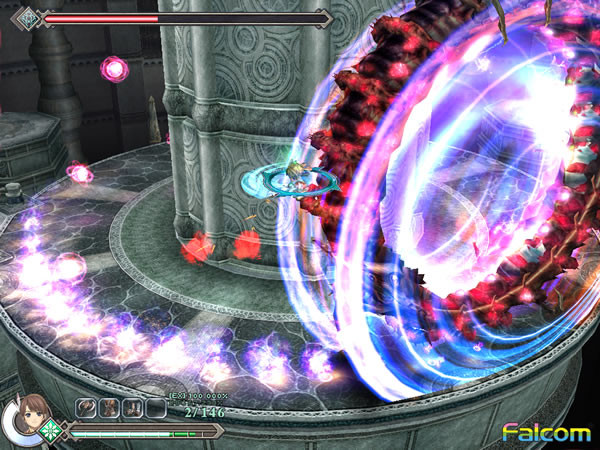Screen dimensions: 600x450
Task: Click the boss emblem beside the red bar
Action: click(28, 17)
